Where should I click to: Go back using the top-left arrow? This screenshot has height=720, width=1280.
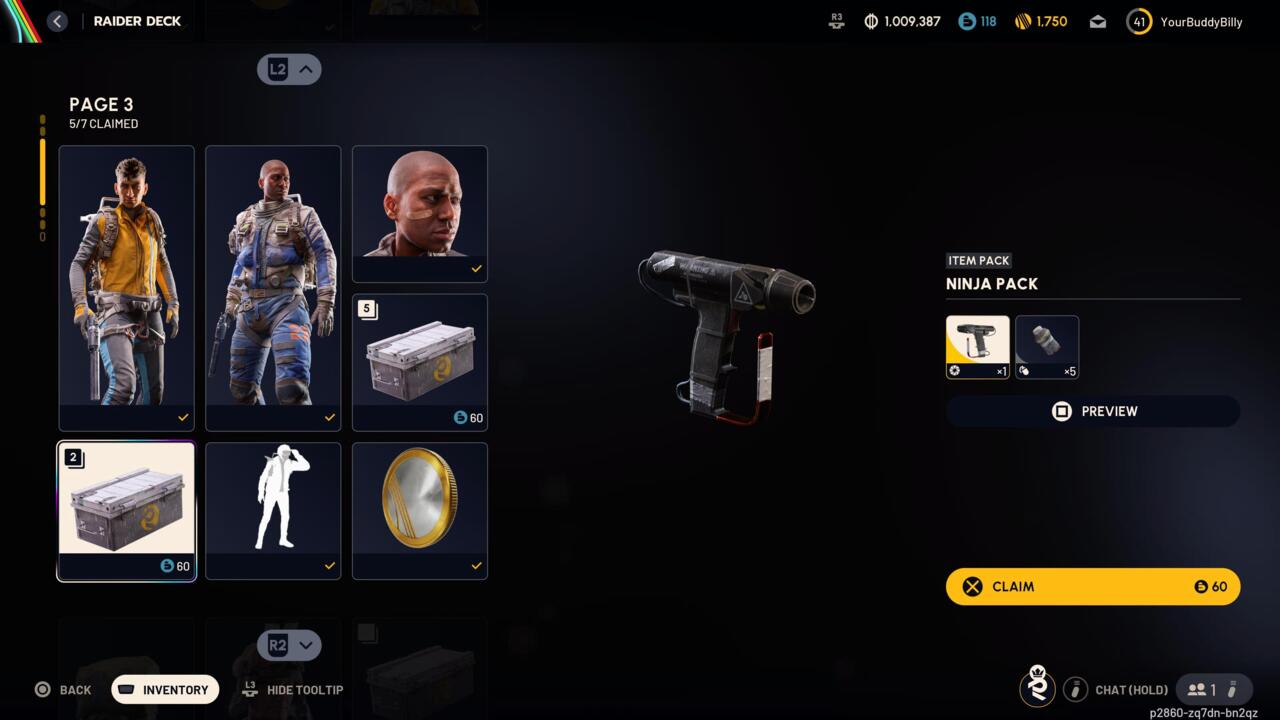57,21
